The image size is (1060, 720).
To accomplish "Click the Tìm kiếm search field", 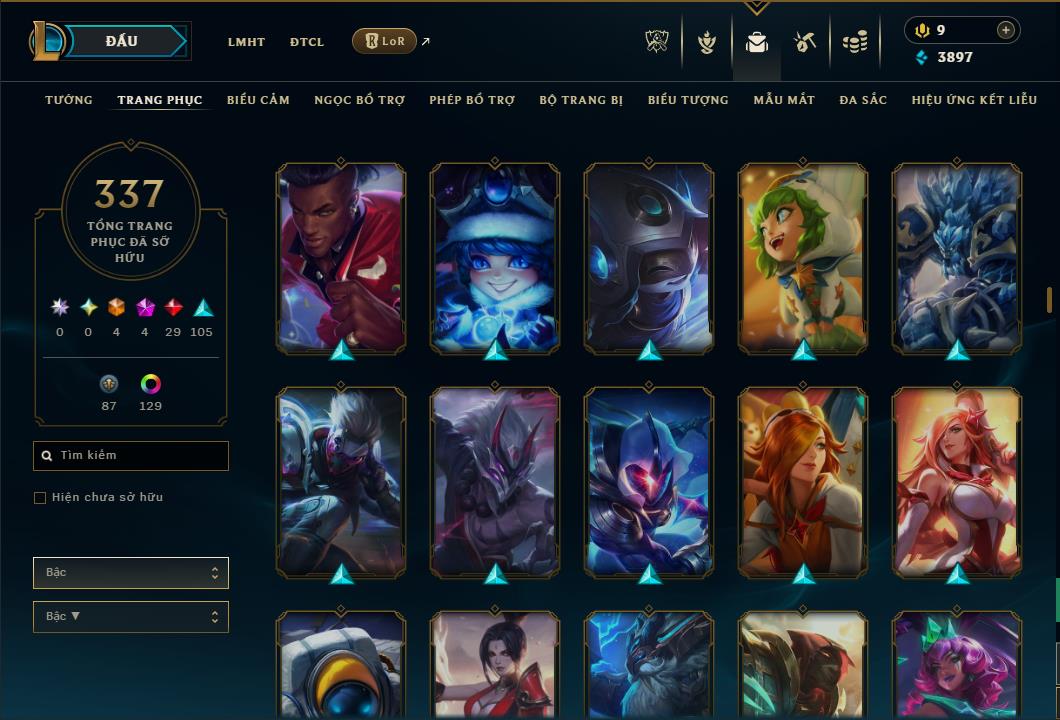I will point(131,456).
